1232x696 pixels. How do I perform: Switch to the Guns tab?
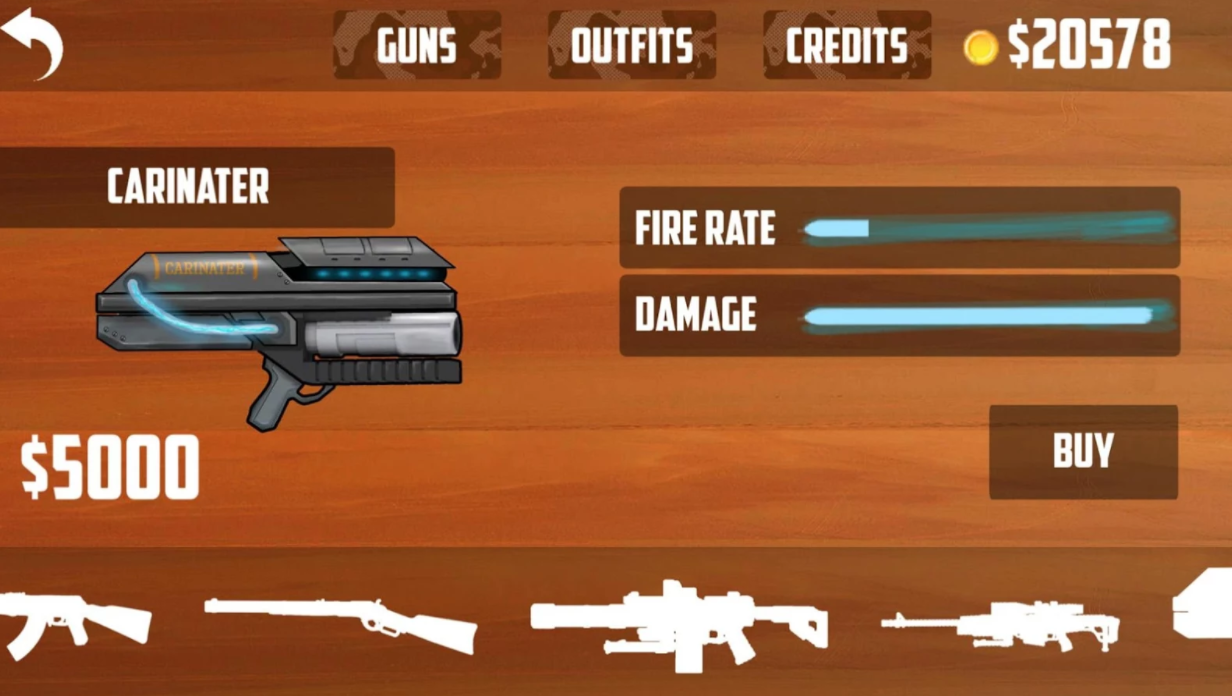tap(417, 46)
